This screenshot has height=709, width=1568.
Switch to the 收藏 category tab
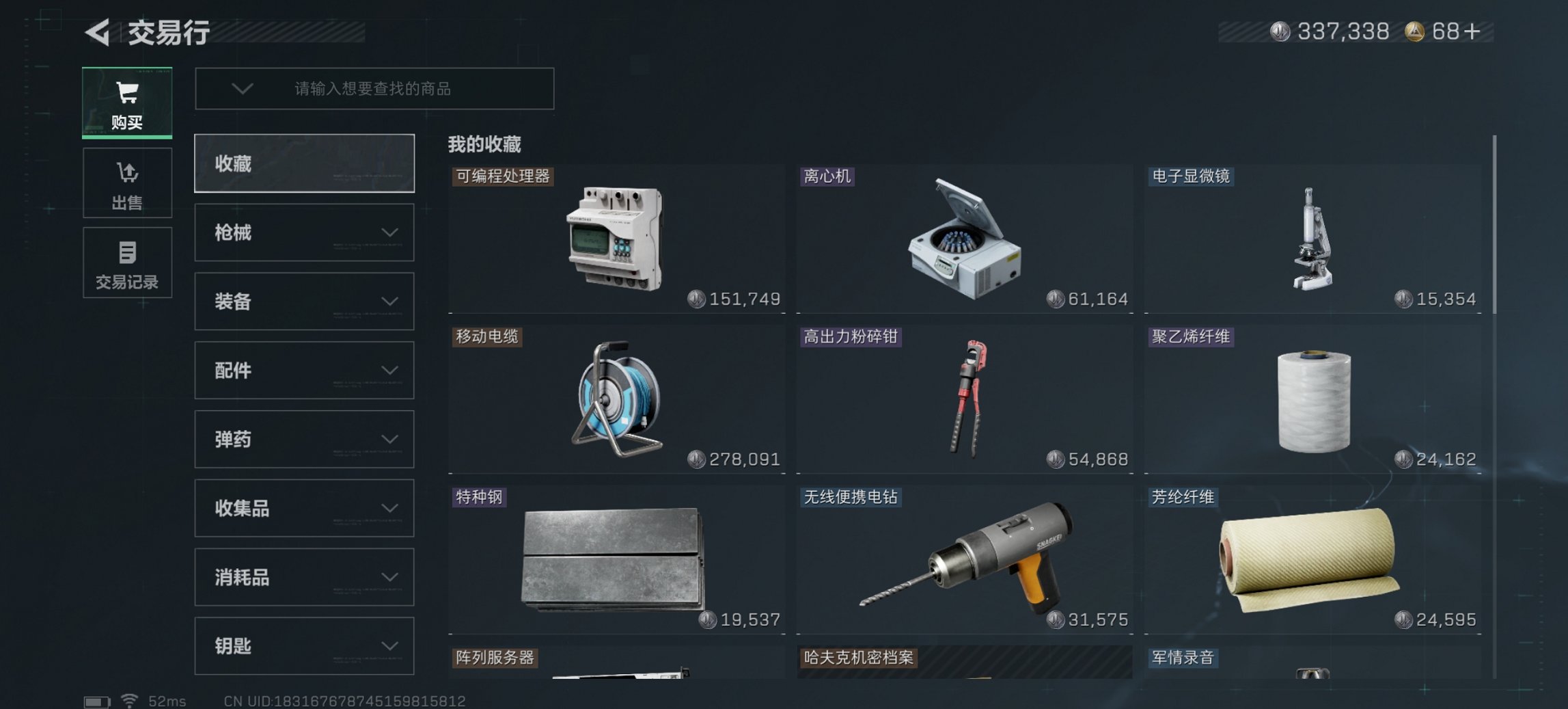pyautogui.click(x=303, y=164)
